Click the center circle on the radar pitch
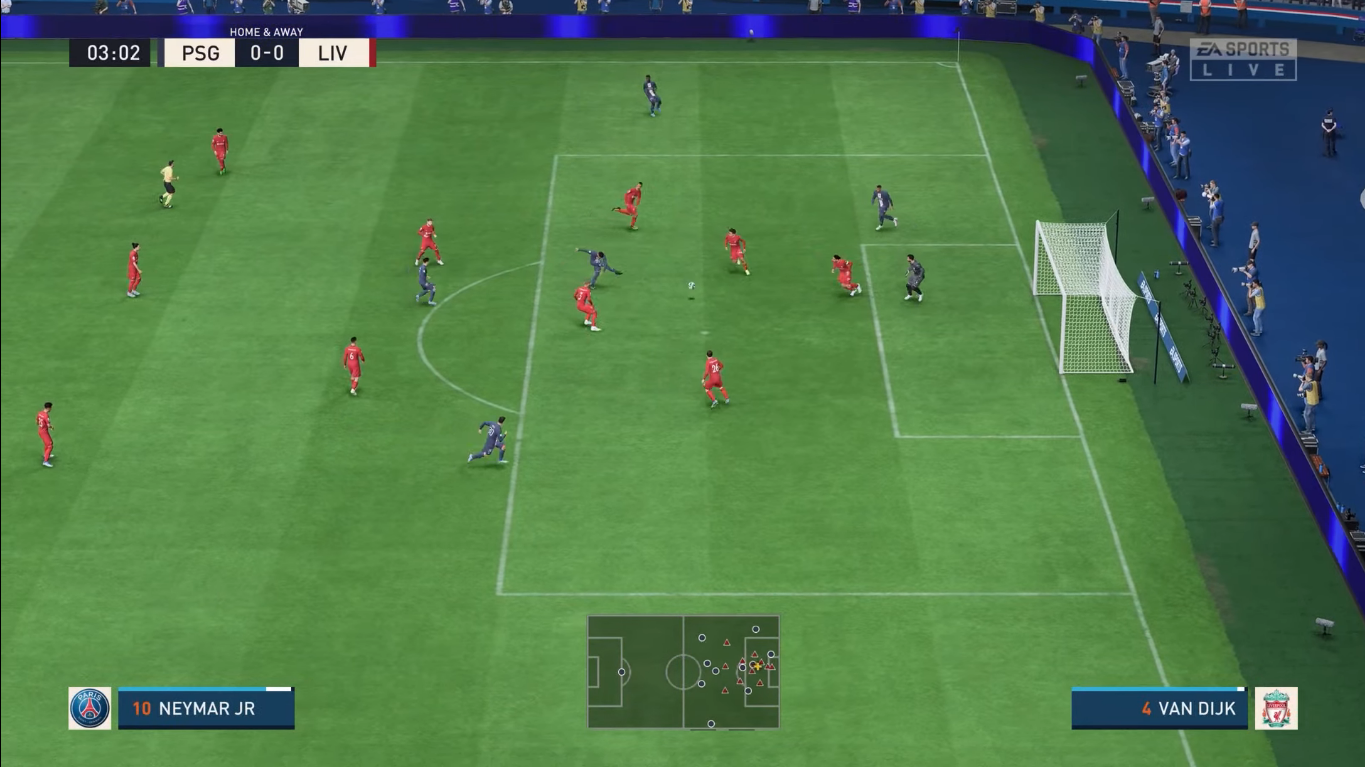The height and width of the screenshot is (767, 1365). (x=684, y=672)
